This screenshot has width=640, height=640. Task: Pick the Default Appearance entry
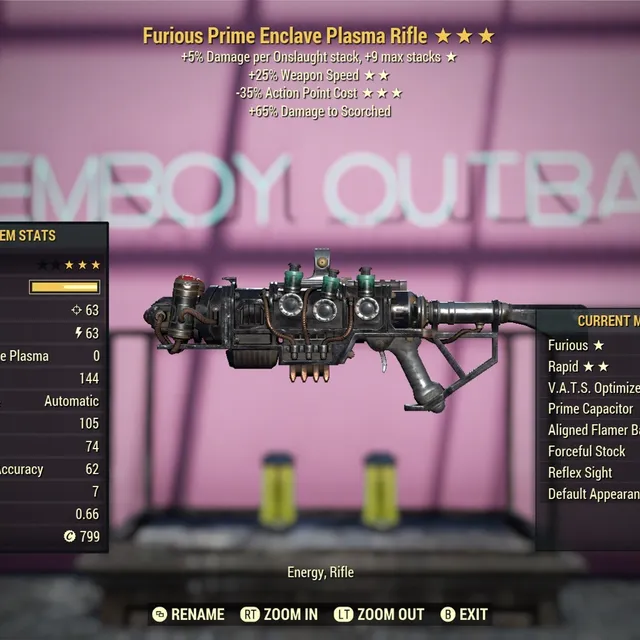(x=593, y=494)
